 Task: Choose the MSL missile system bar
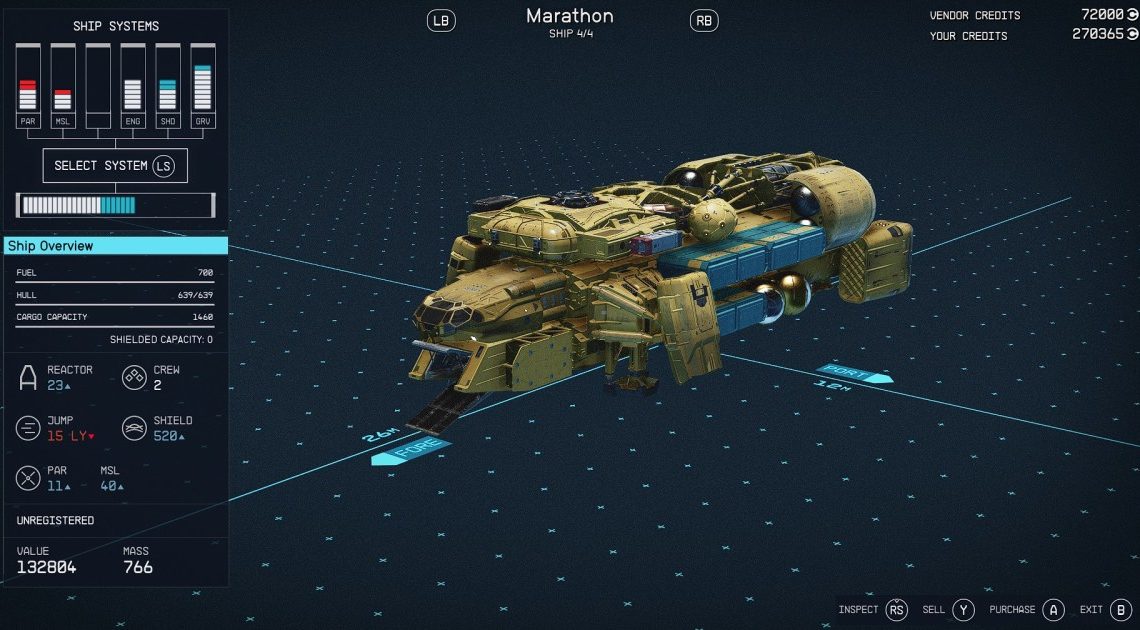[62, 86]
